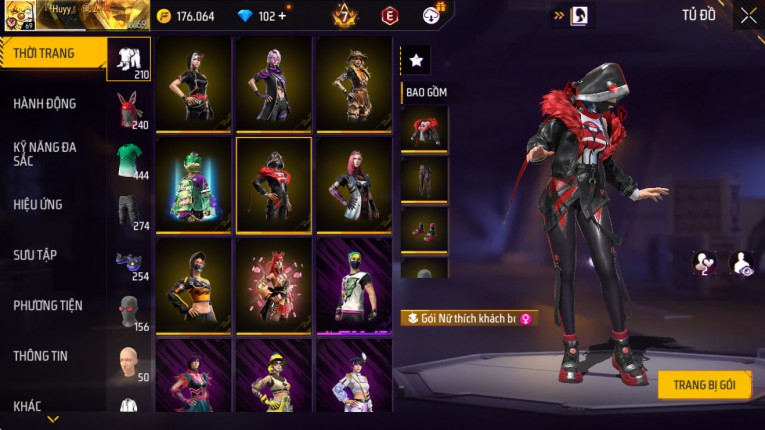The height and width of the screenshot is (430, 765).
Task: Toggle the star favorite button
Action: click(x=416, y=61)
